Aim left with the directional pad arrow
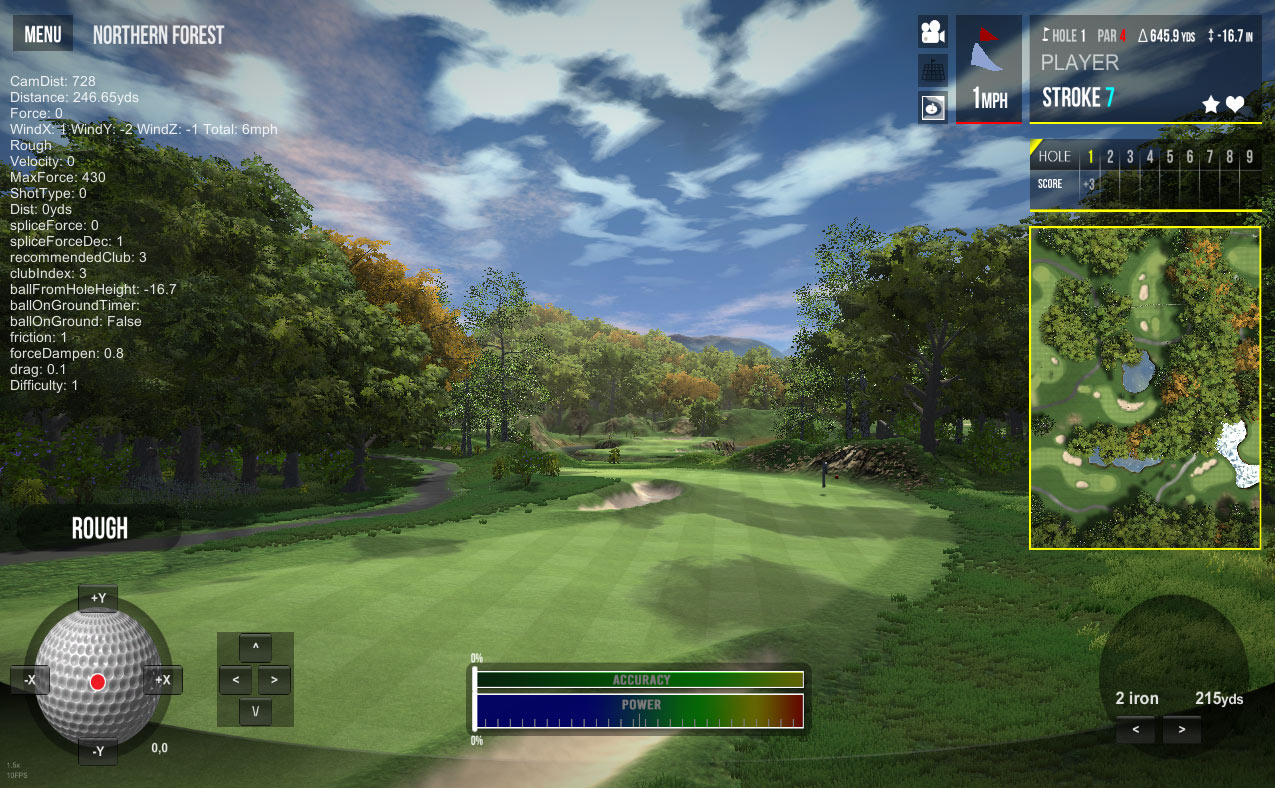Screen dimensions: 1275x788 (x=235, y=680)
